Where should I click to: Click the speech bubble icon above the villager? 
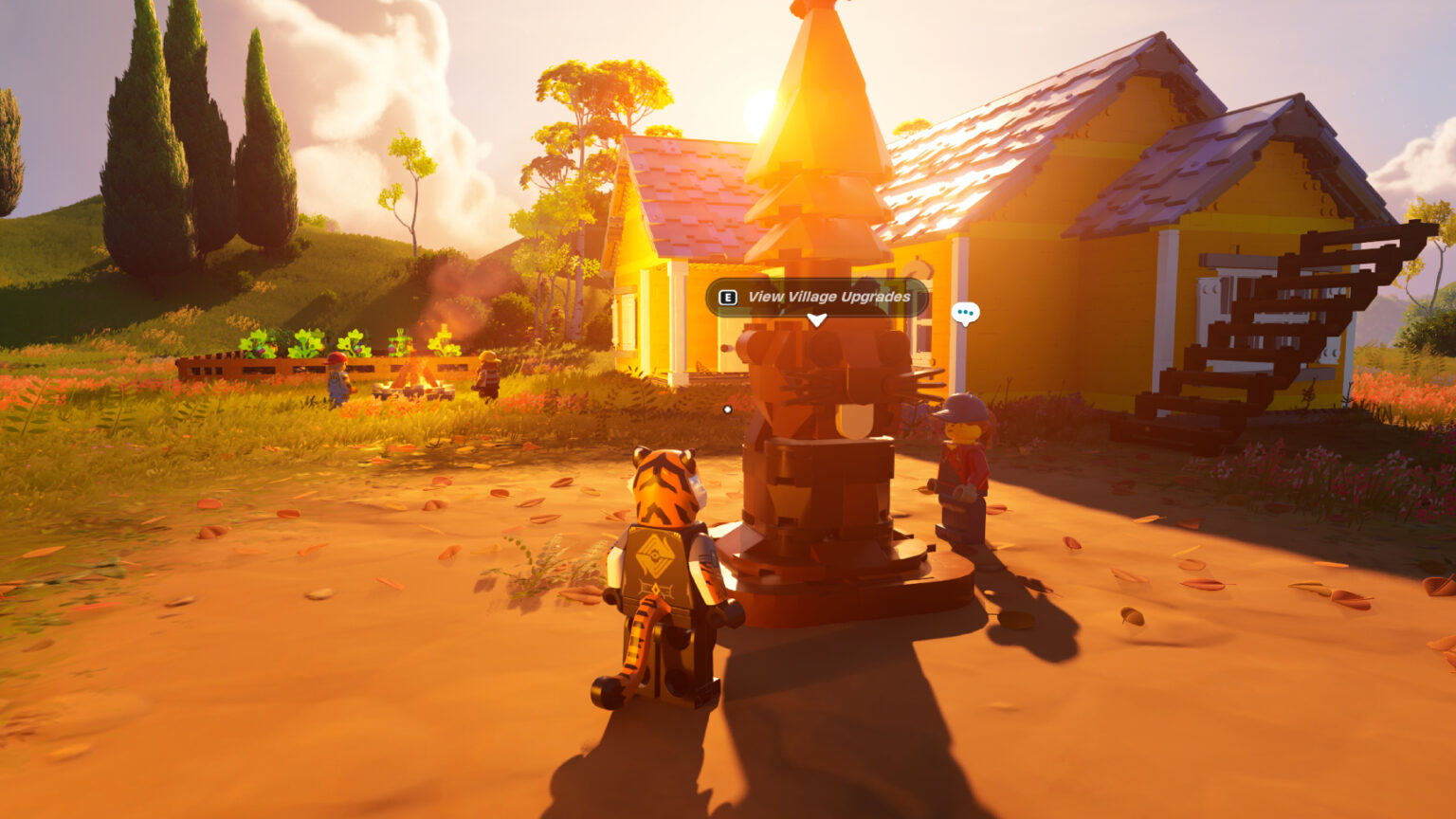click(x=965, y=313)
